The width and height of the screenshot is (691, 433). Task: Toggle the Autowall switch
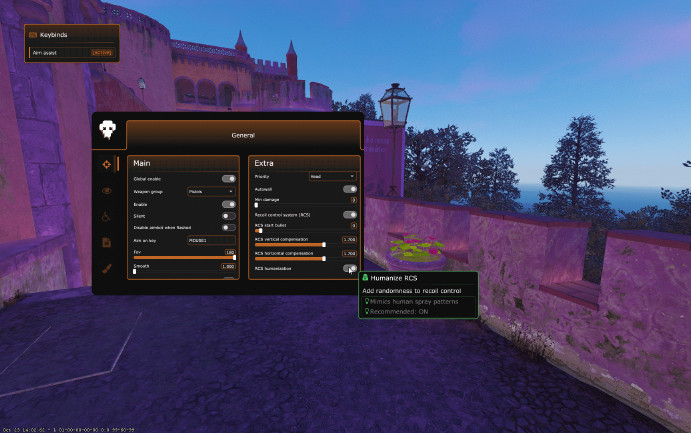[x=349, y=188]
